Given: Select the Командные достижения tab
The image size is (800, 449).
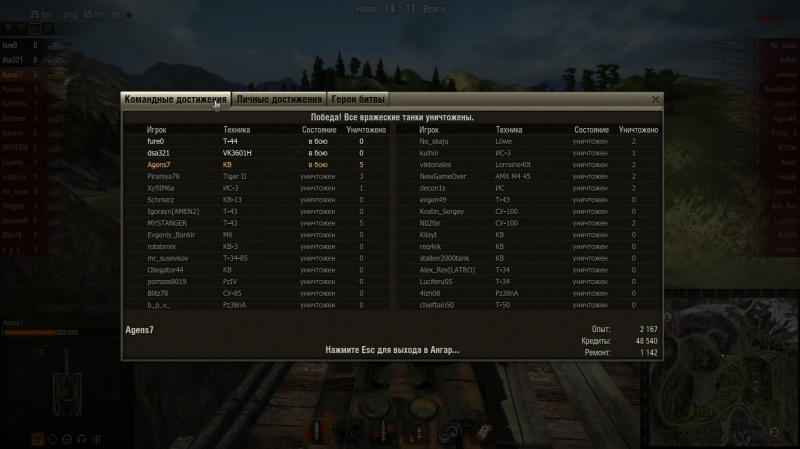Looking at the screenshot, I should pos(176,99).
